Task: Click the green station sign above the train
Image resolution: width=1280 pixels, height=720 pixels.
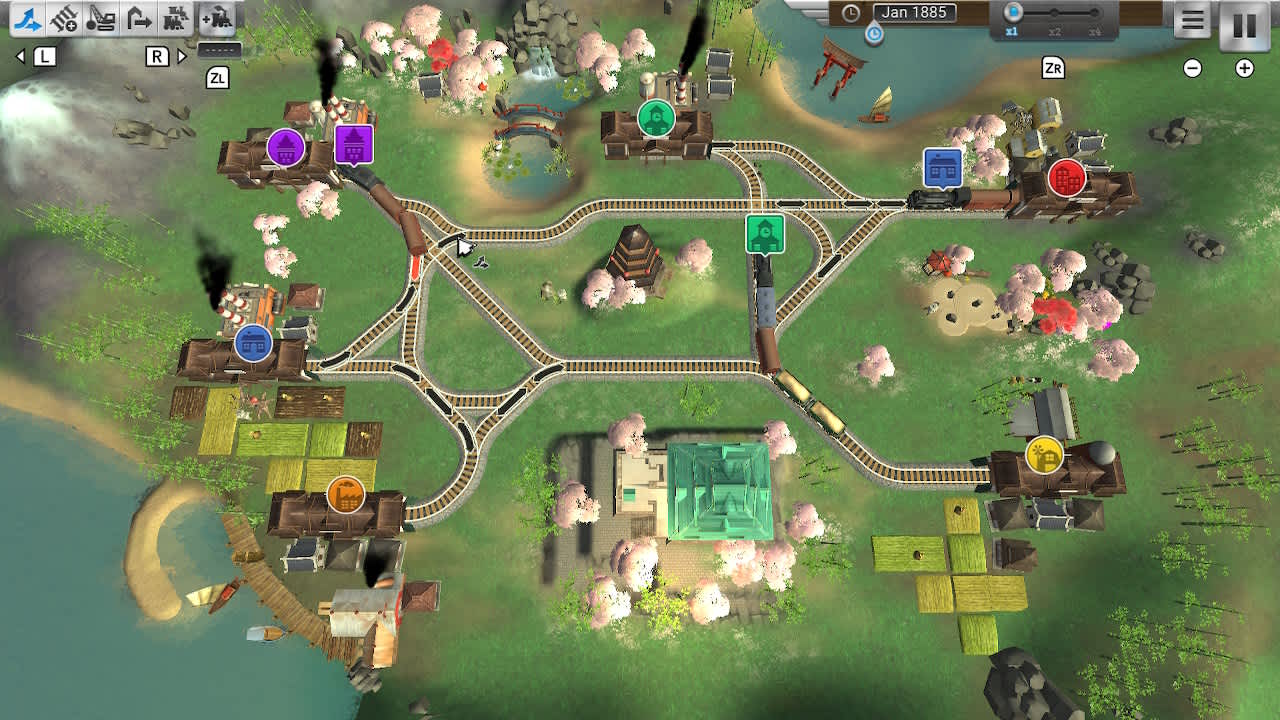Action: coord(764,234)
